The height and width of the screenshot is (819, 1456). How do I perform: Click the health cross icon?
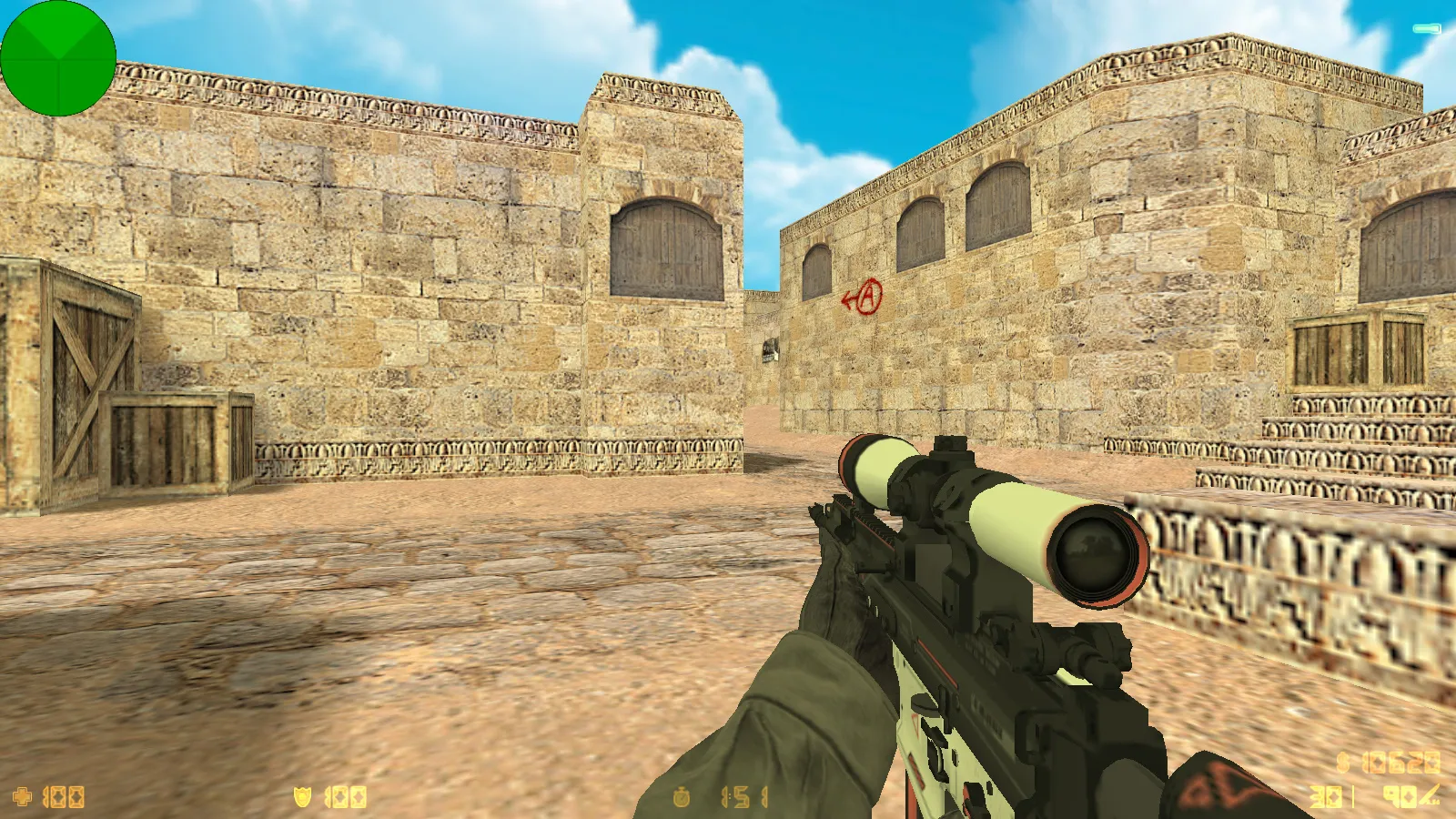(22, 797)
